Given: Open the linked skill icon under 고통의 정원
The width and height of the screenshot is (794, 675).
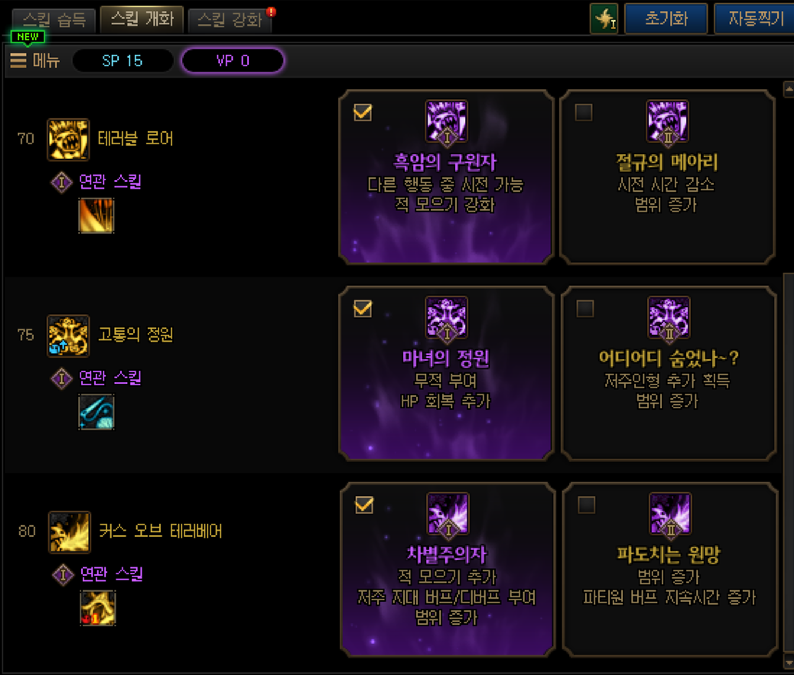Looking at the screenshot, I should click(x=97, y=412).
